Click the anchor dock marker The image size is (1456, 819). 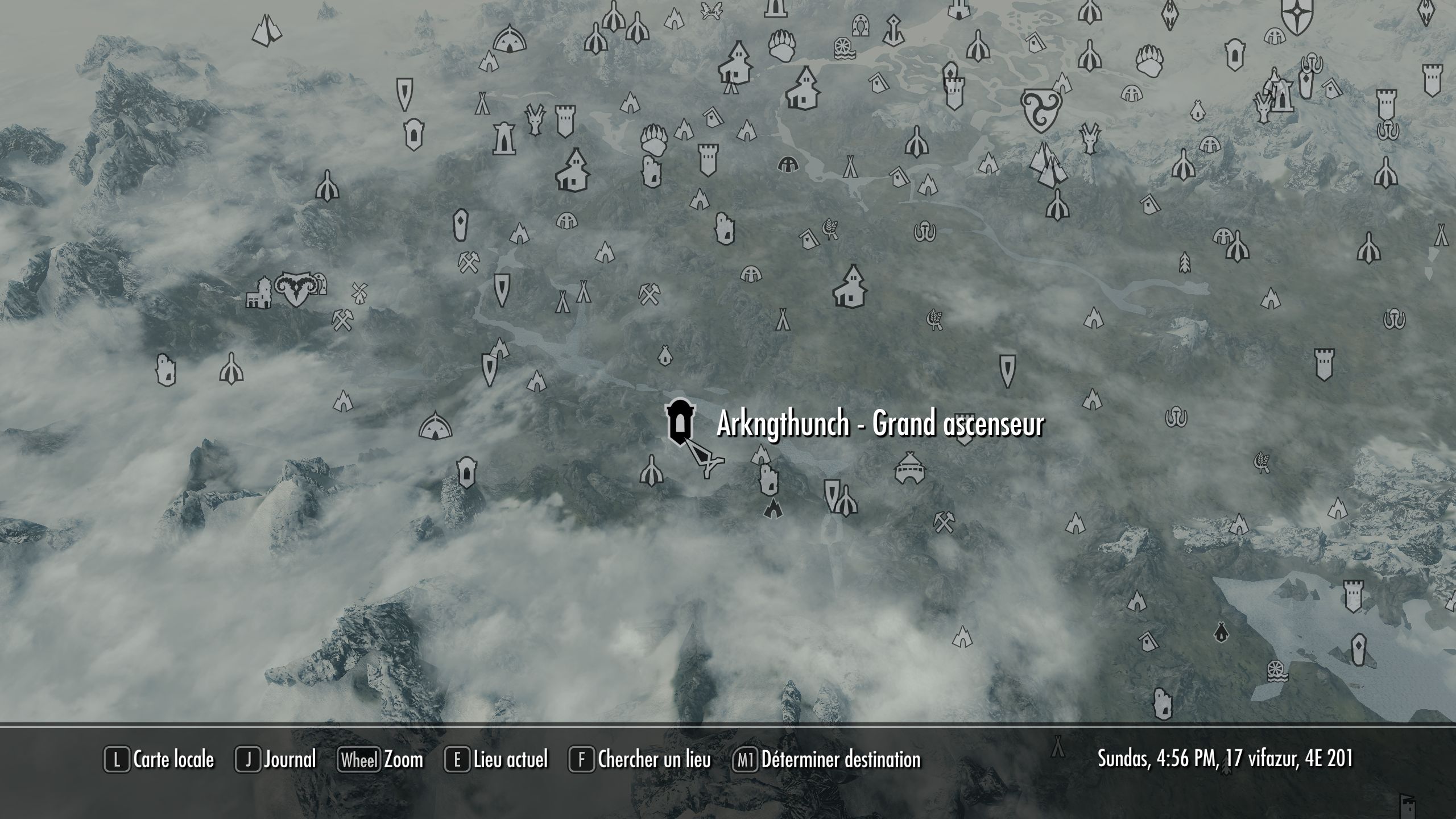895,30
